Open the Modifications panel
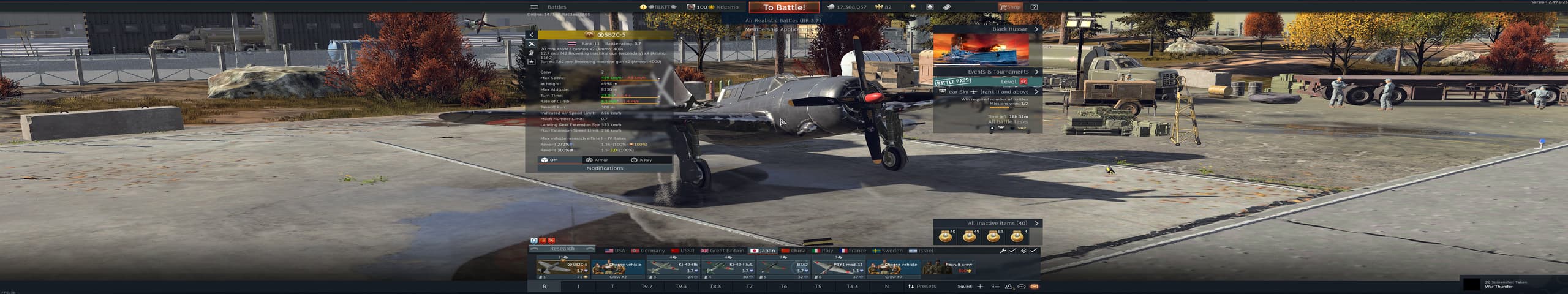1568x294 pixels. pos(605,168)
